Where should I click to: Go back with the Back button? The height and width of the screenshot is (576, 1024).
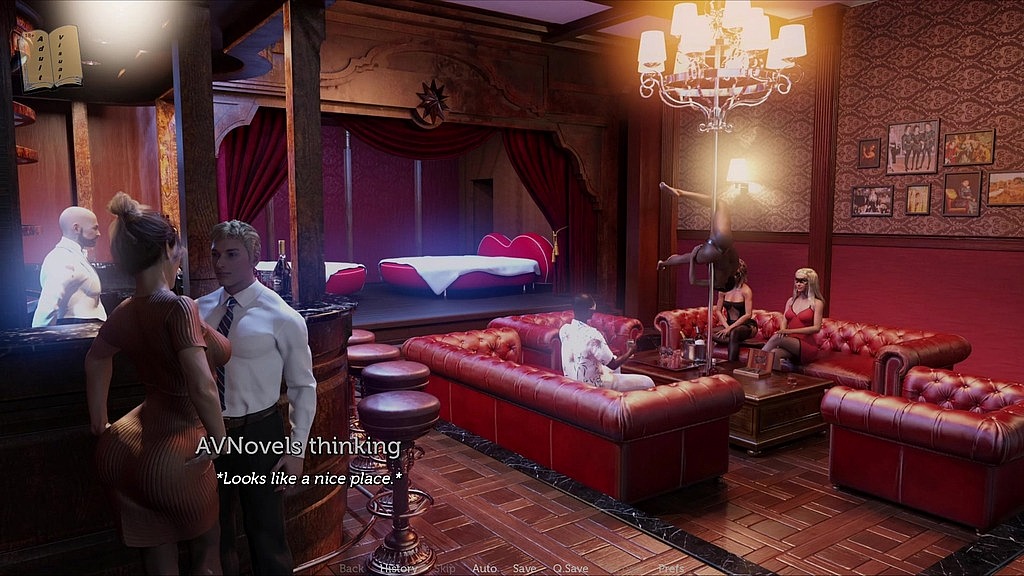352,568
